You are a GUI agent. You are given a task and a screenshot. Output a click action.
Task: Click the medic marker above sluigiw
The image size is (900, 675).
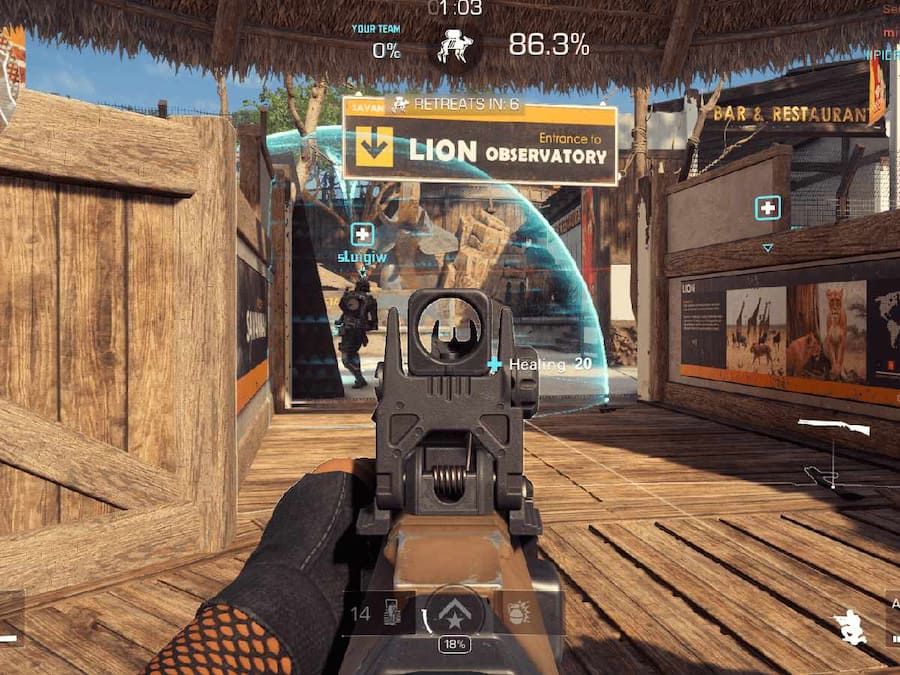pyautogui.click(x=362, y=235)
